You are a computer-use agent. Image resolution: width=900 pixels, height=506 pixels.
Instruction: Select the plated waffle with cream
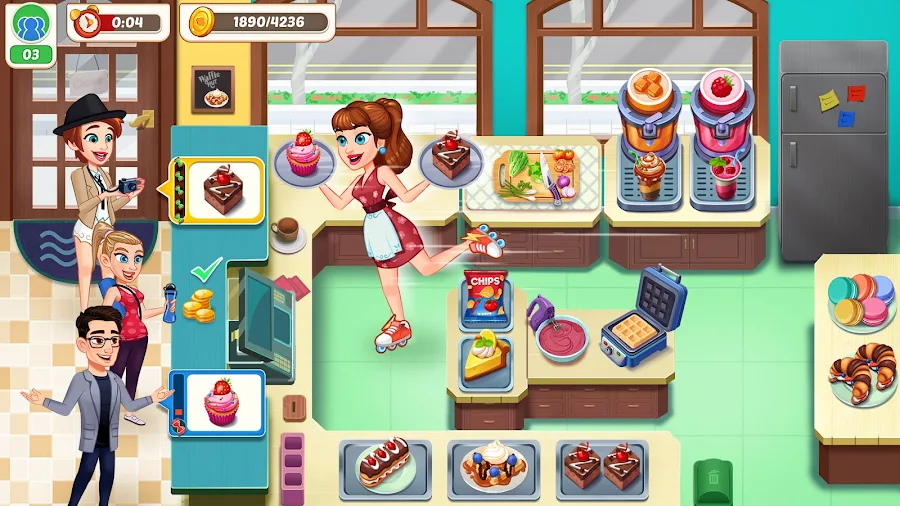click(493, 466)
